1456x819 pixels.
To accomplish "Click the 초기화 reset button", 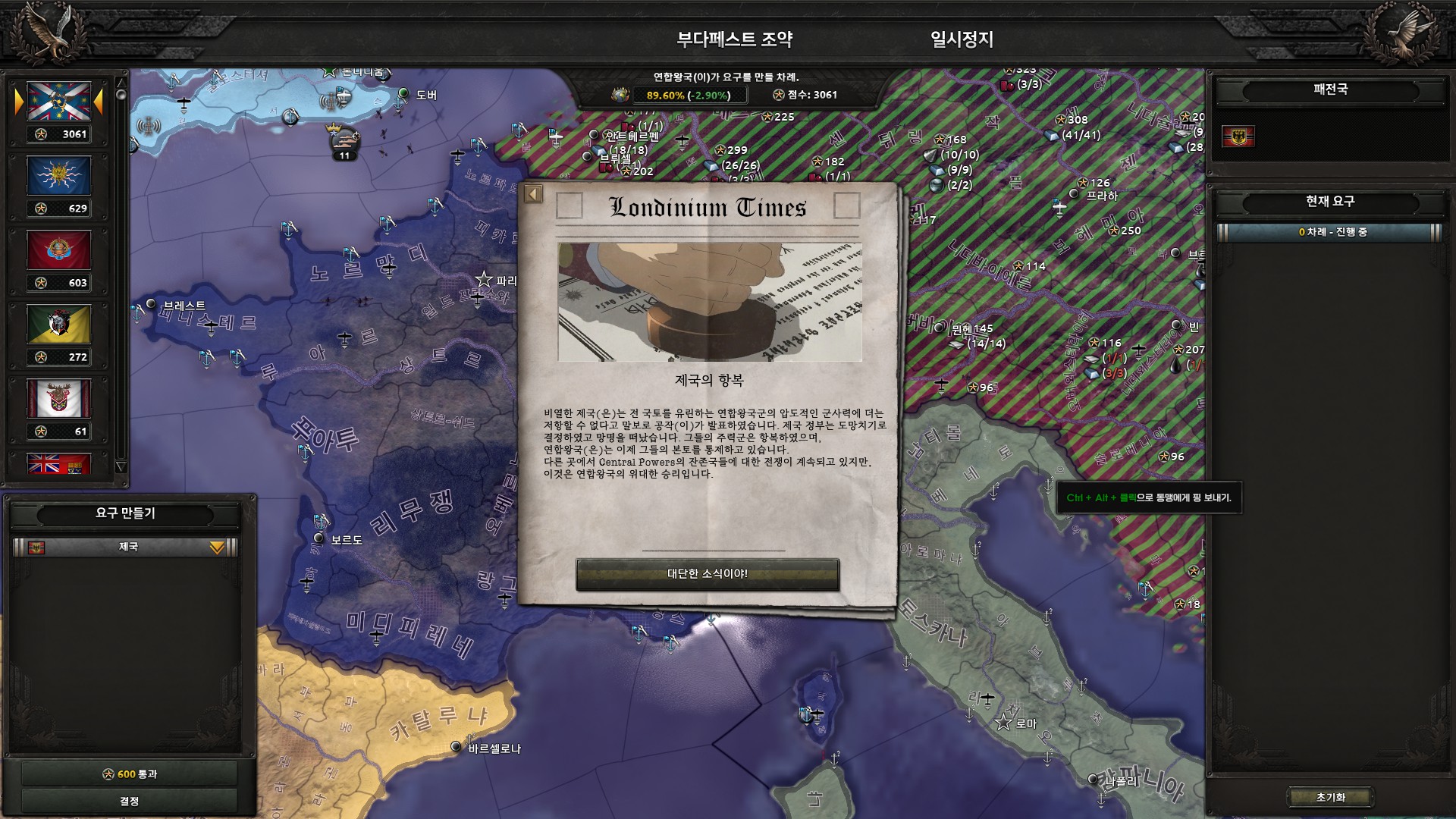I will [x=1330, y=797].
